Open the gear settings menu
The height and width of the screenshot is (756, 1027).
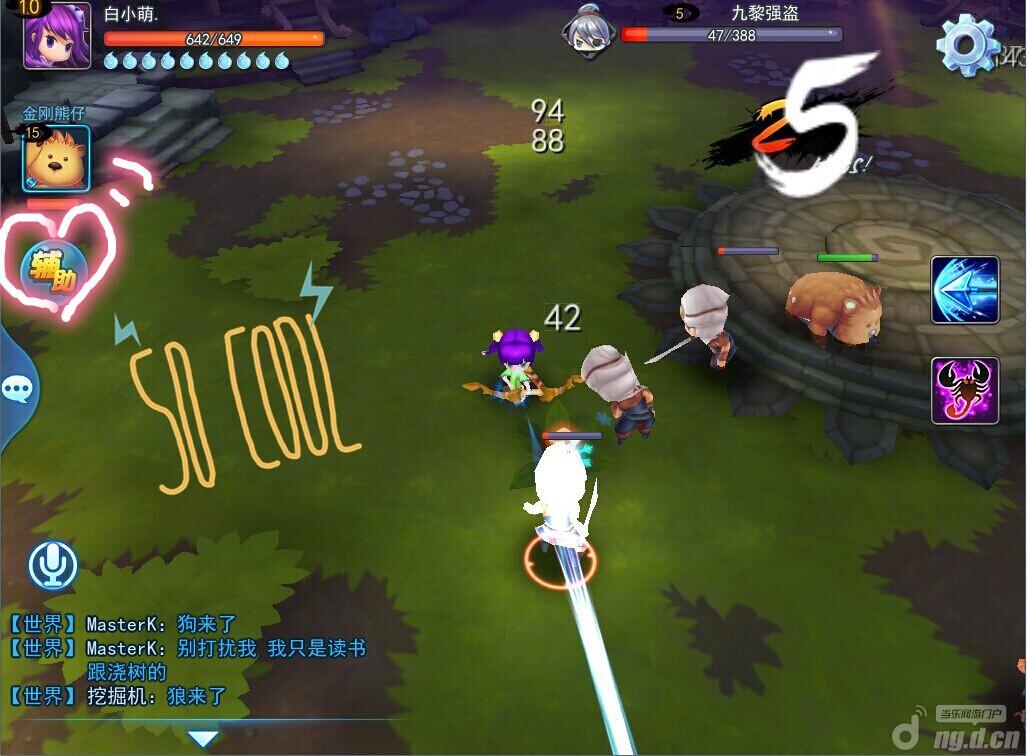(966, 43)
